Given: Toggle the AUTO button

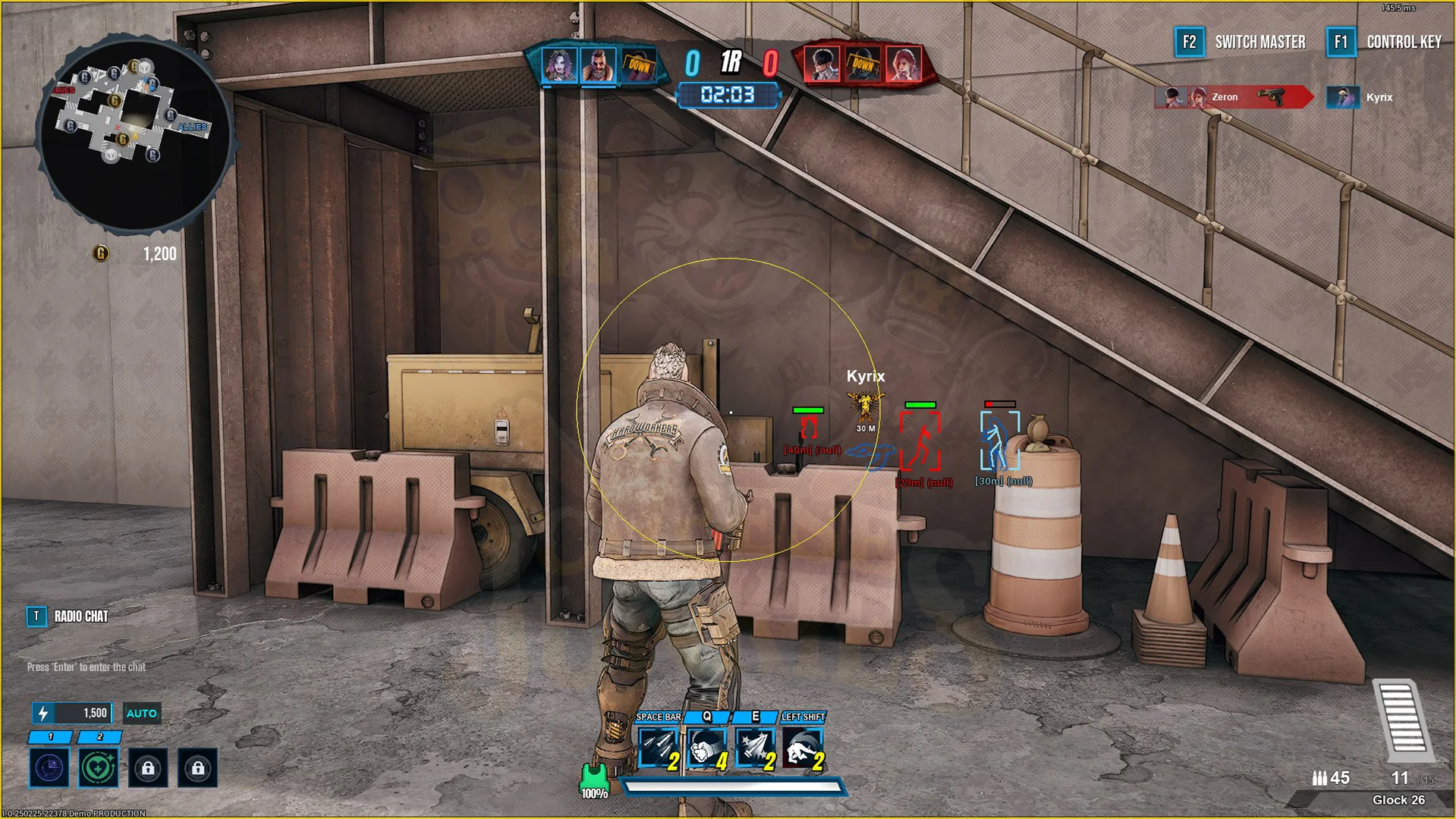Looking at the screenshot, I should (x=141, y=714).
